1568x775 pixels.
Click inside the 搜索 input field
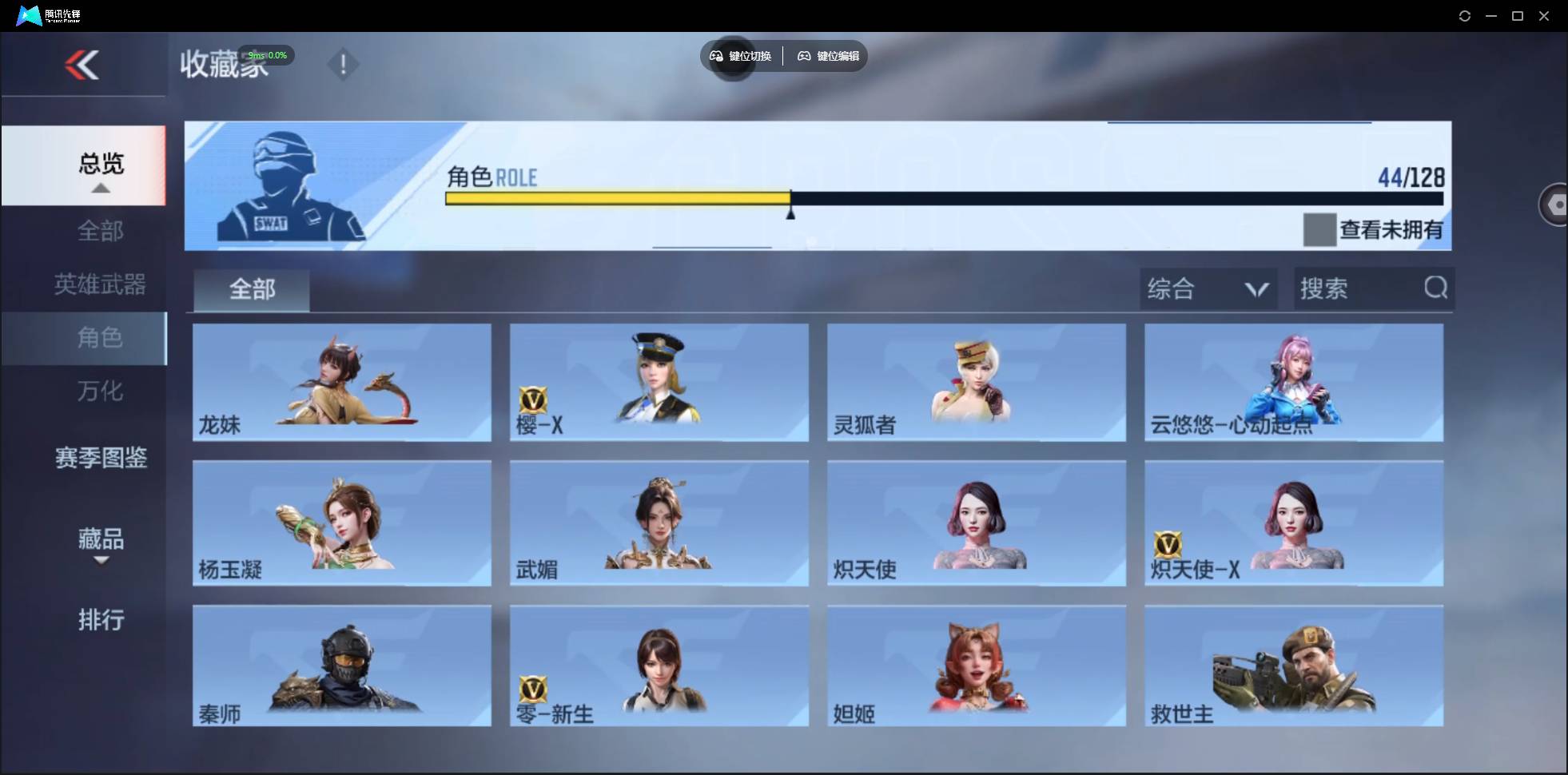click(1359, 288)
